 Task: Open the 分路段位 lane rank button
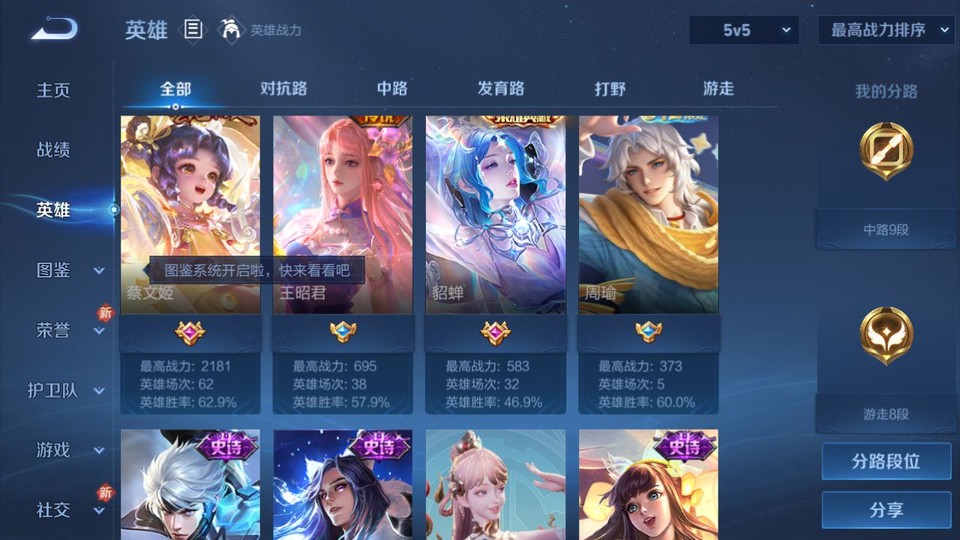pos(886,462)
